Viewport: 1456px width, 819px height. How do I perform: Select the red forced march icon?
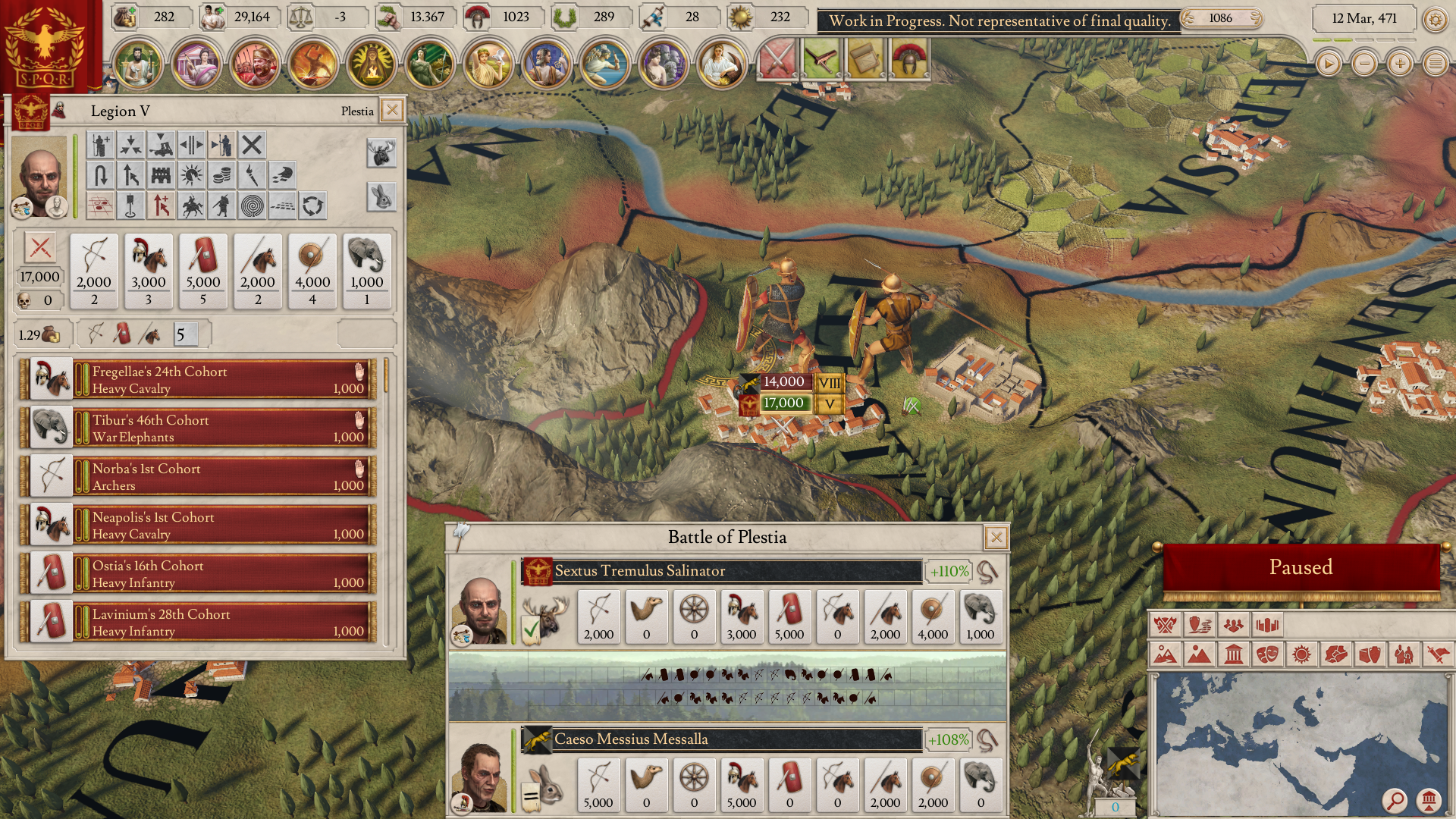click(161, 205)
